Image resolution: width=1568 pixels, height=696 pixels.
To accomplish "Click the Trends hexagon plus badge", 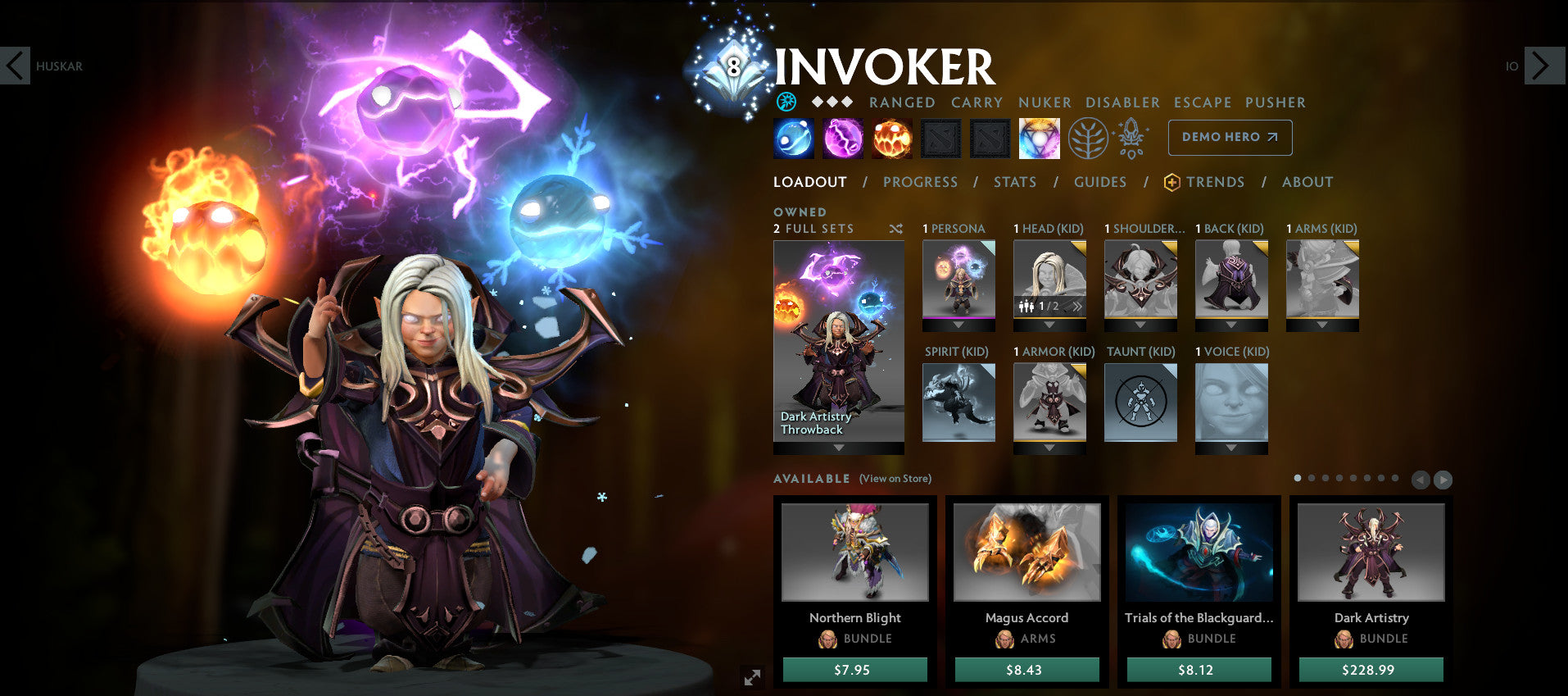I will (x=1170, y=182).
